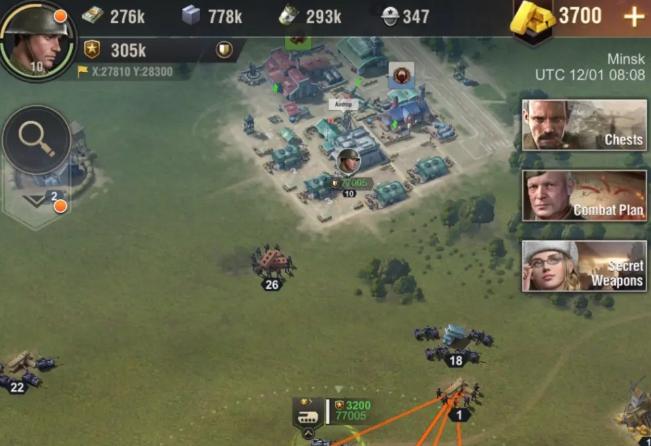
Task: Open the magnifying glass search
Action: (x=36, y=140)
